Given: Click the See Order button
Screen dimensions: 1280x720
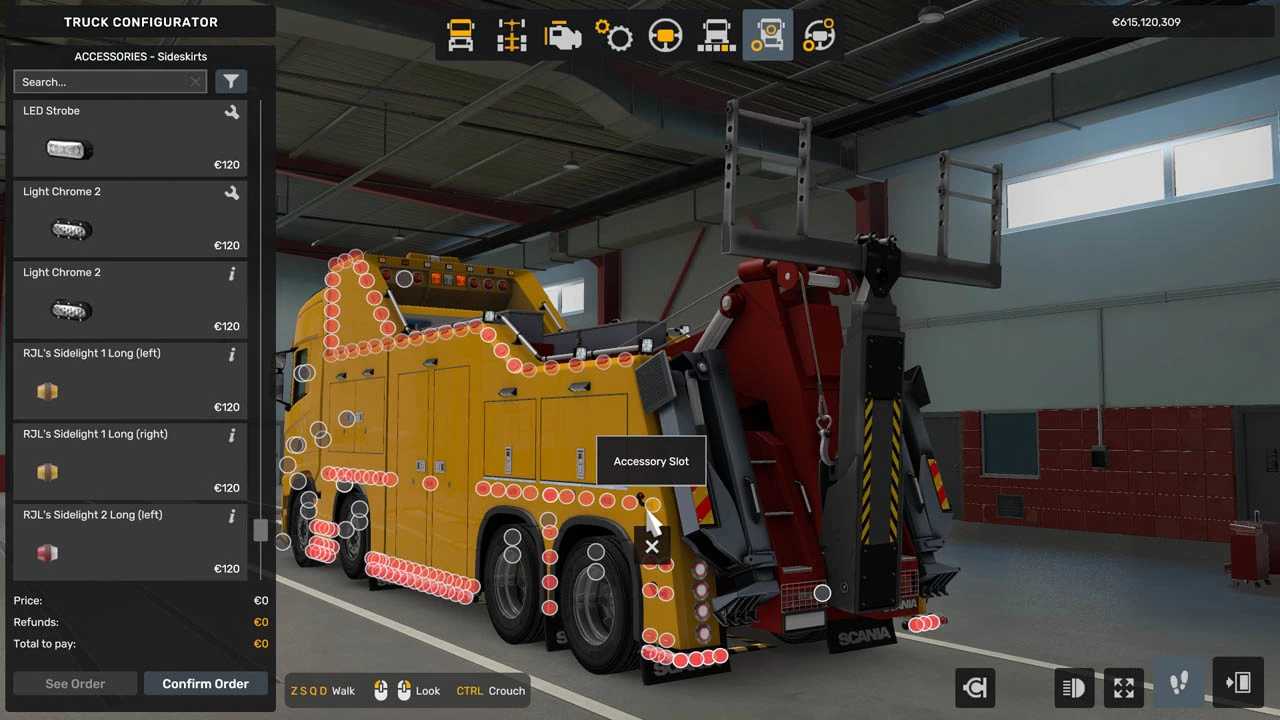Looking at the screenshot, I should point(75,684).
